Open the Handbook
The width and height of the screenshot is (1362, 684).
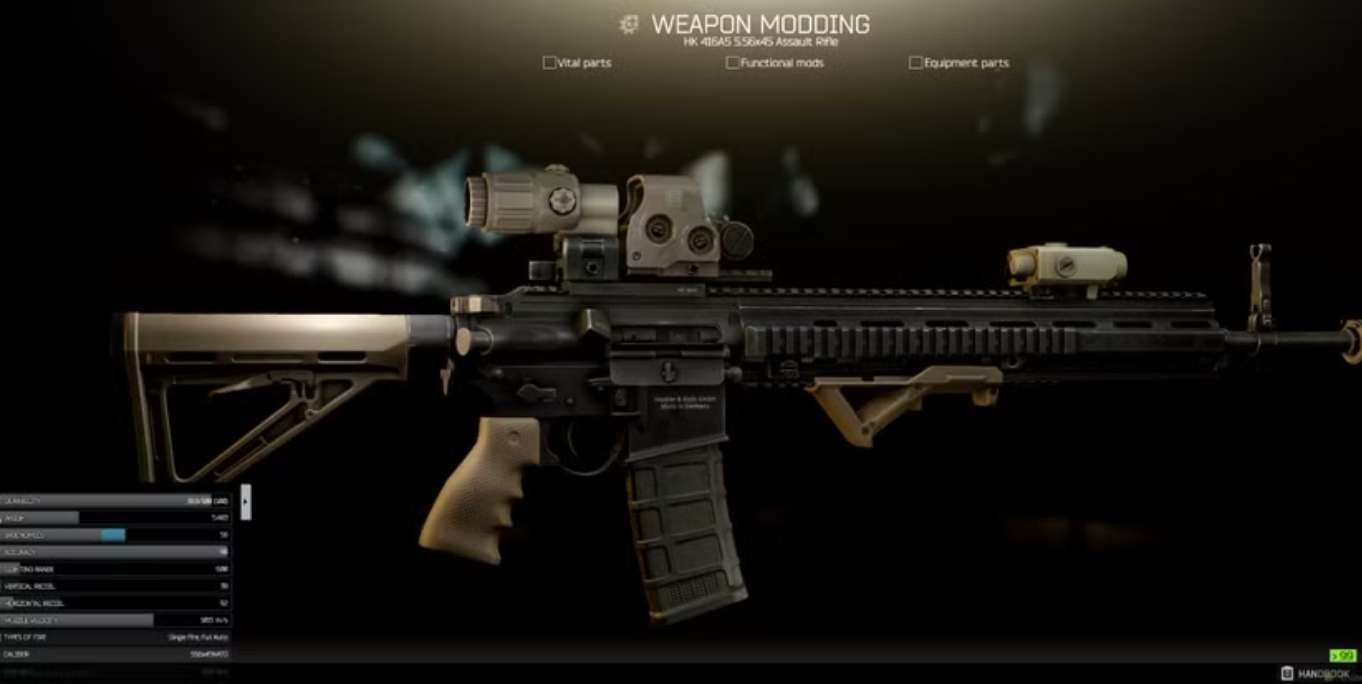click(1316, 674)
